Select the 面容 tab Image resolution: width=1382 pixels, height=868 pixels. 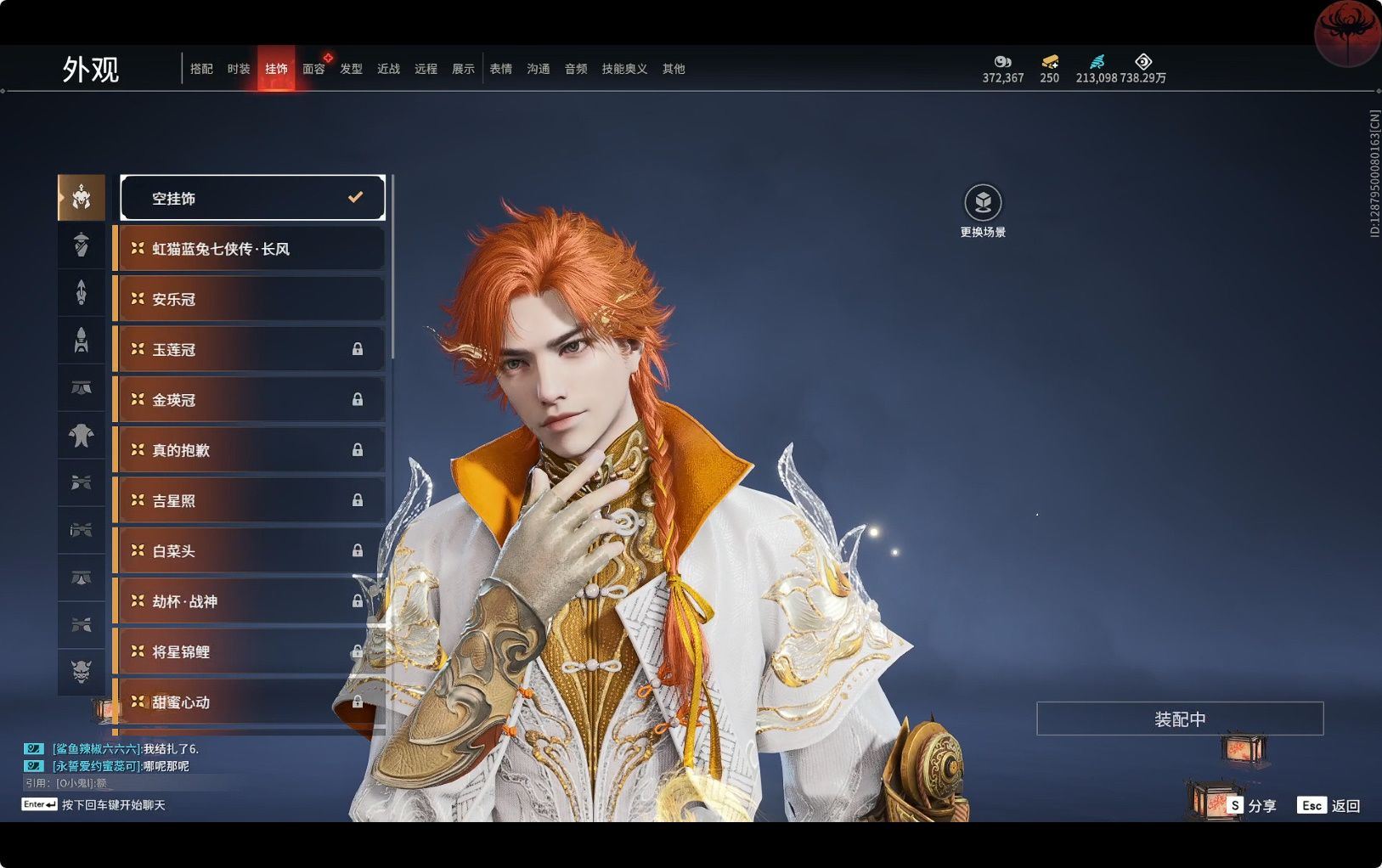click(x=313, y=69)
